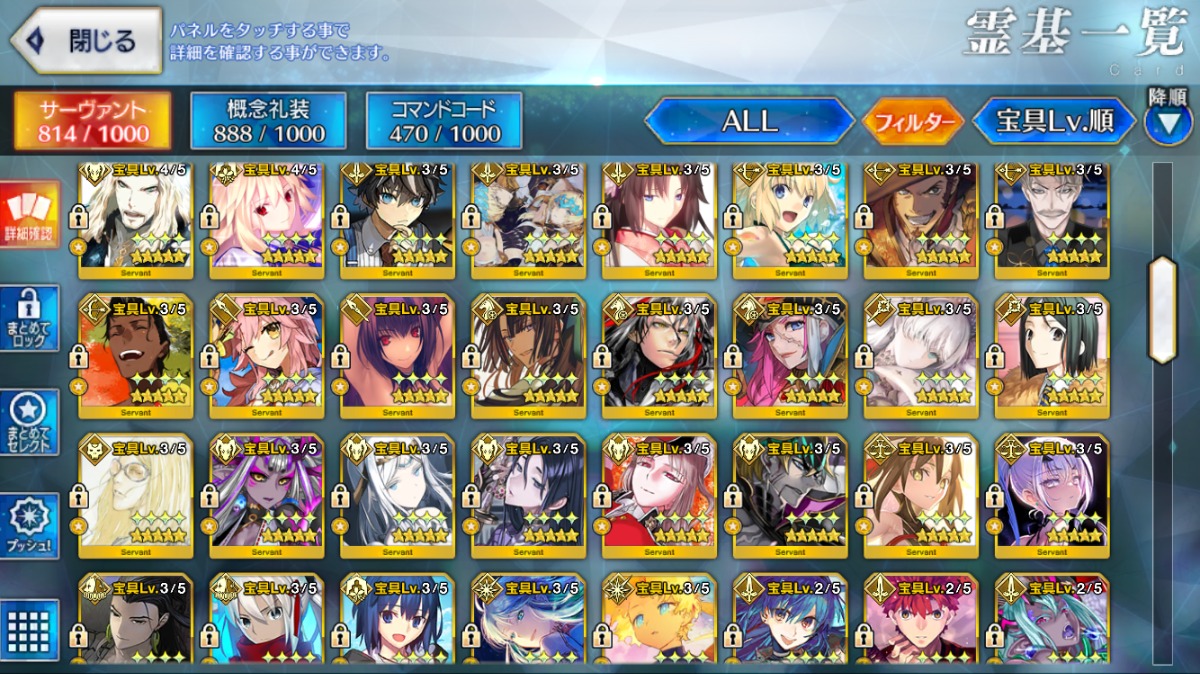Open the フィルター options

point(913,123)
